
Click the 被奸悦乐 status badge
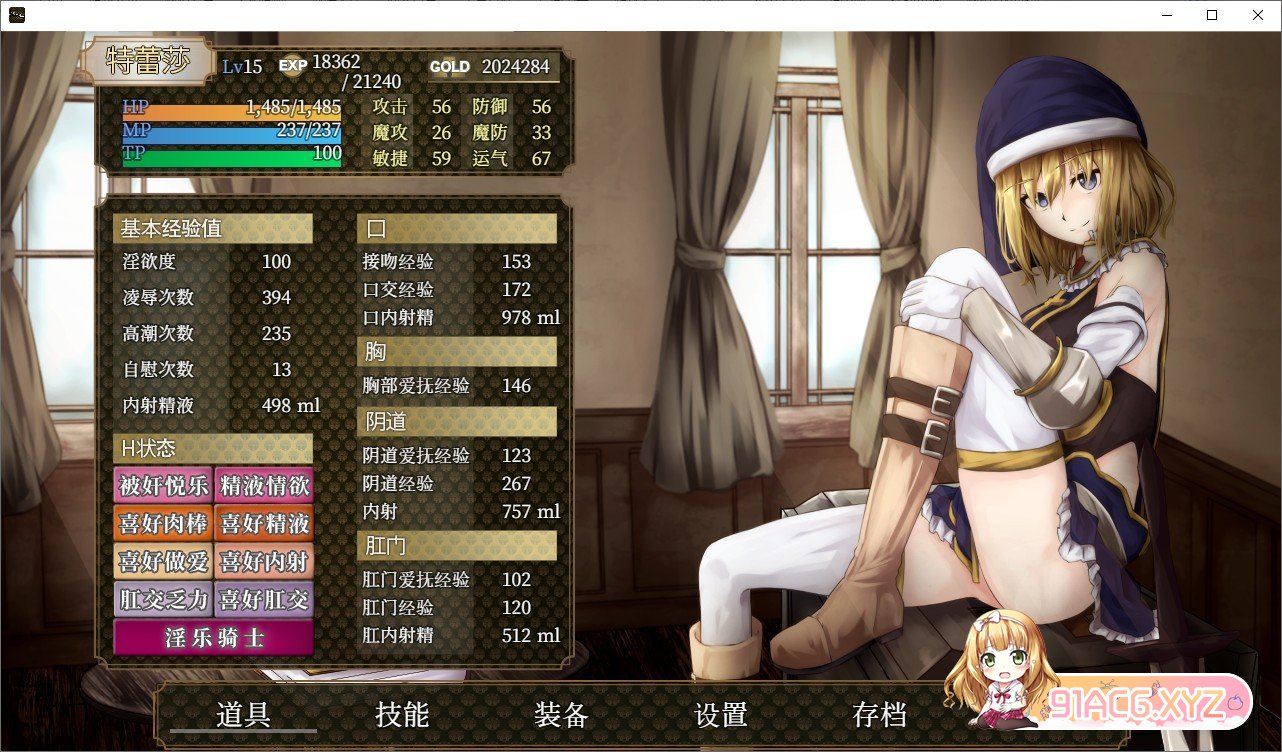(x=163, y=485)
